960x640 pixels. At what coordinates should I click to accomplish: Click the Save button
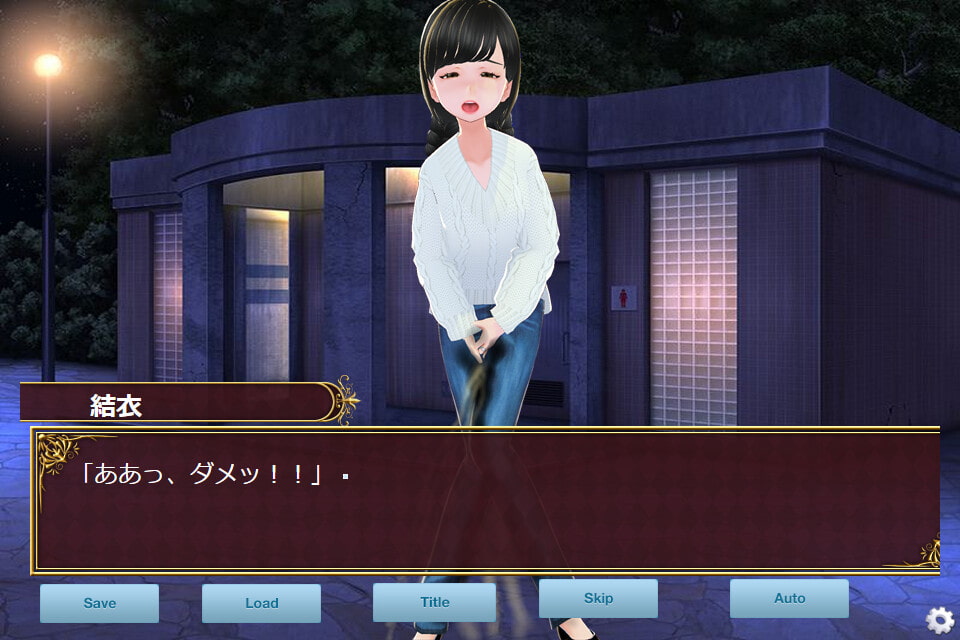[99, 603]
